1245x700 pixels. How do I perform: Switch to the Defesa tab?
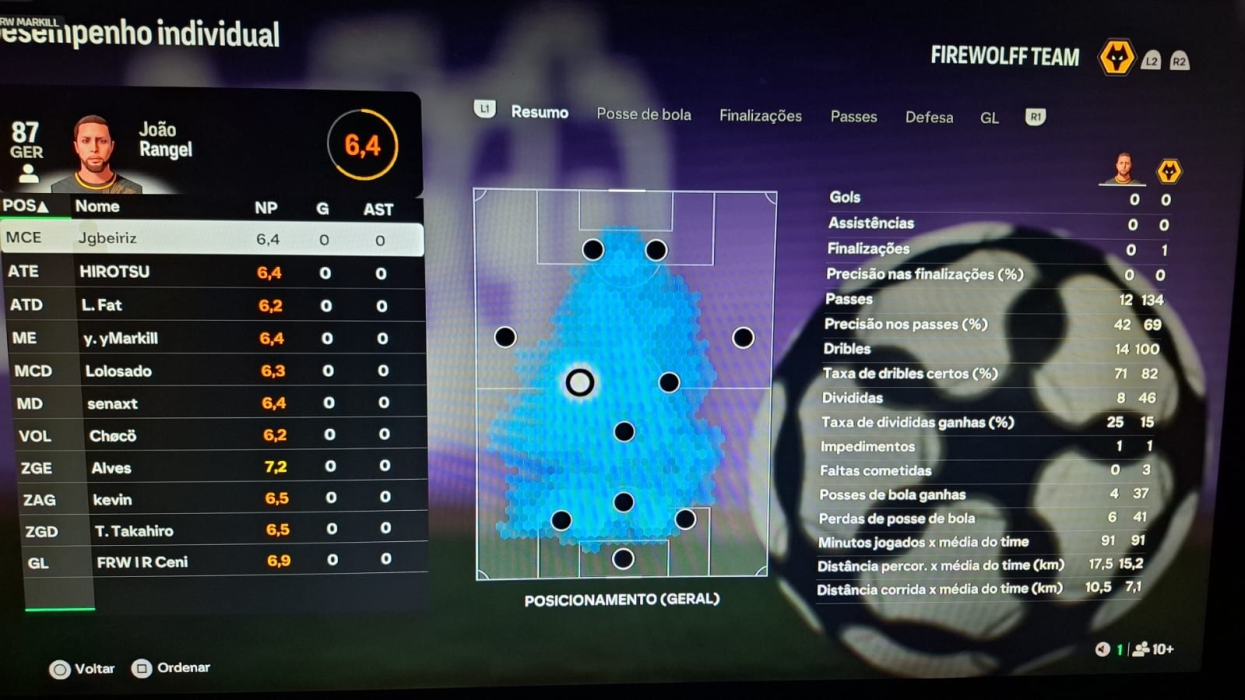click(929, 117)
